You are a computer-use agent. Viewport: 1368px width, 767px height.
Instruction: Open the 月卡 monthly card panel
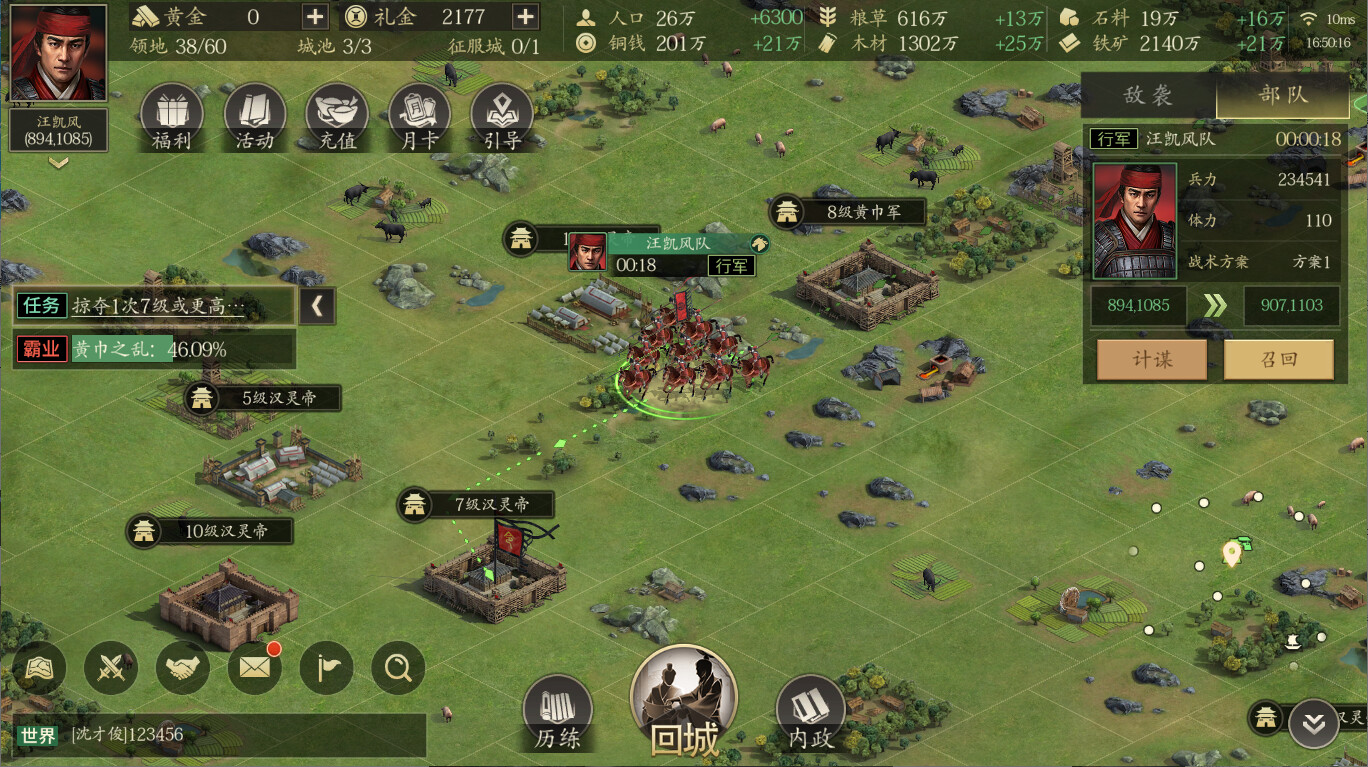point(419,115)
